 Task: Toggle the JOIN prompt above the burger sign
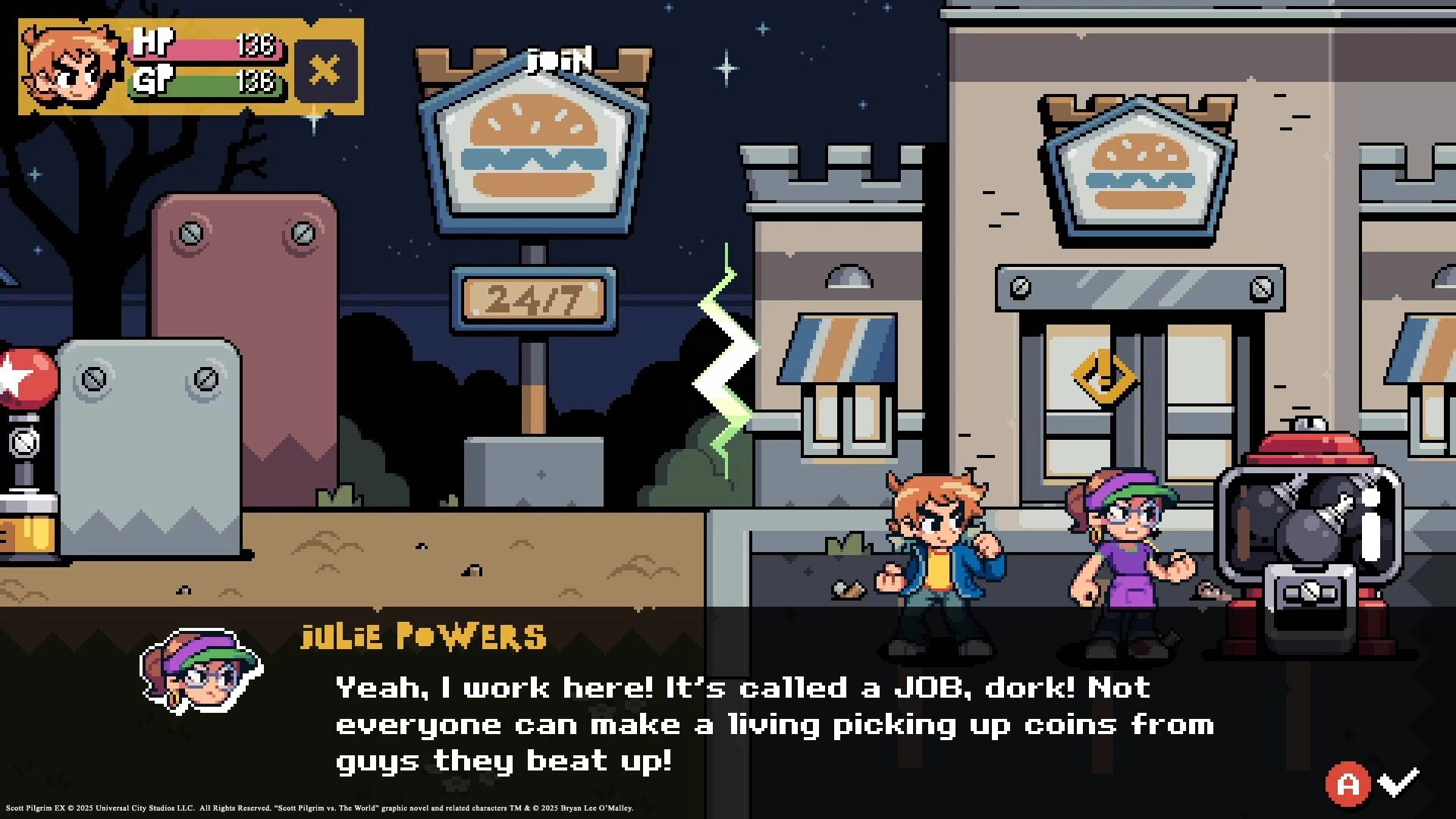click(x=559, y=58)
